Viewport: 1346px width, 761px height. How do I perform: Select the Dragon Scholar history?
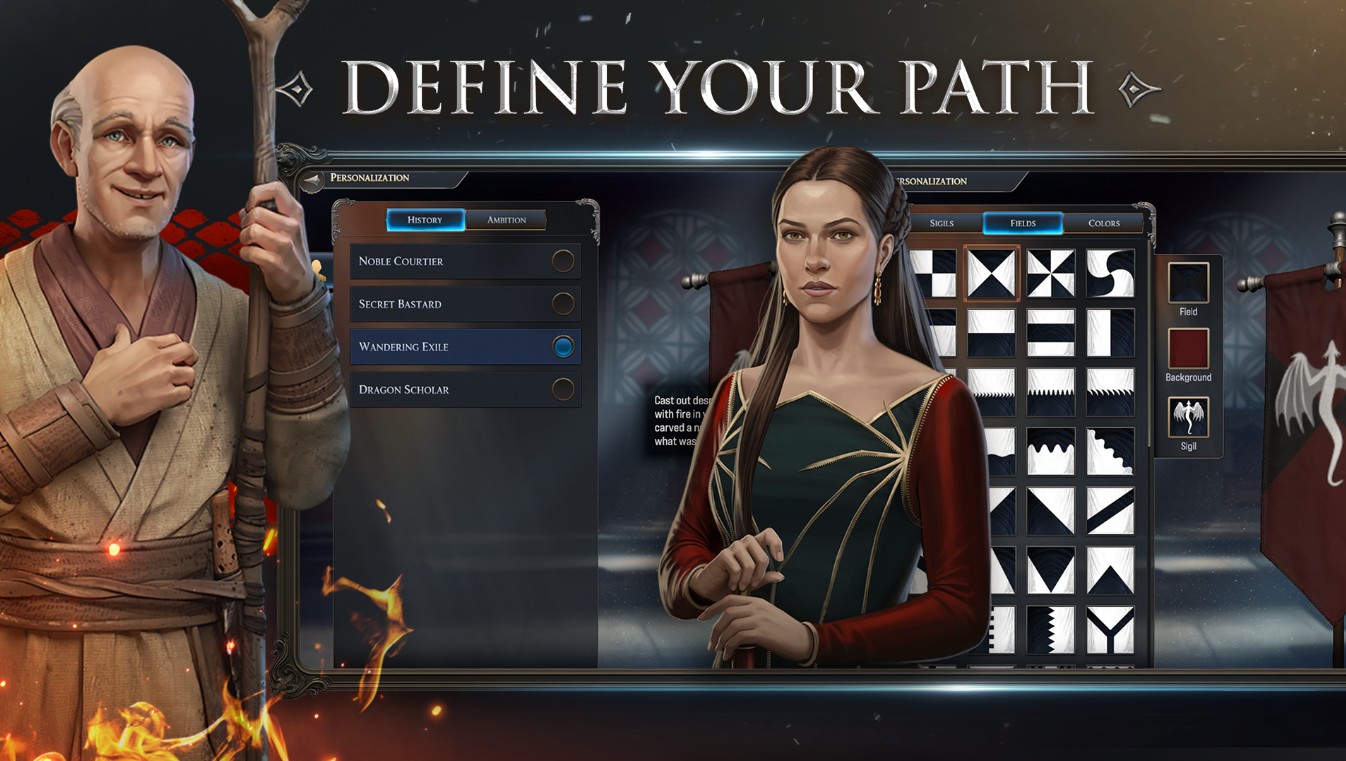[x=465, y=389]
